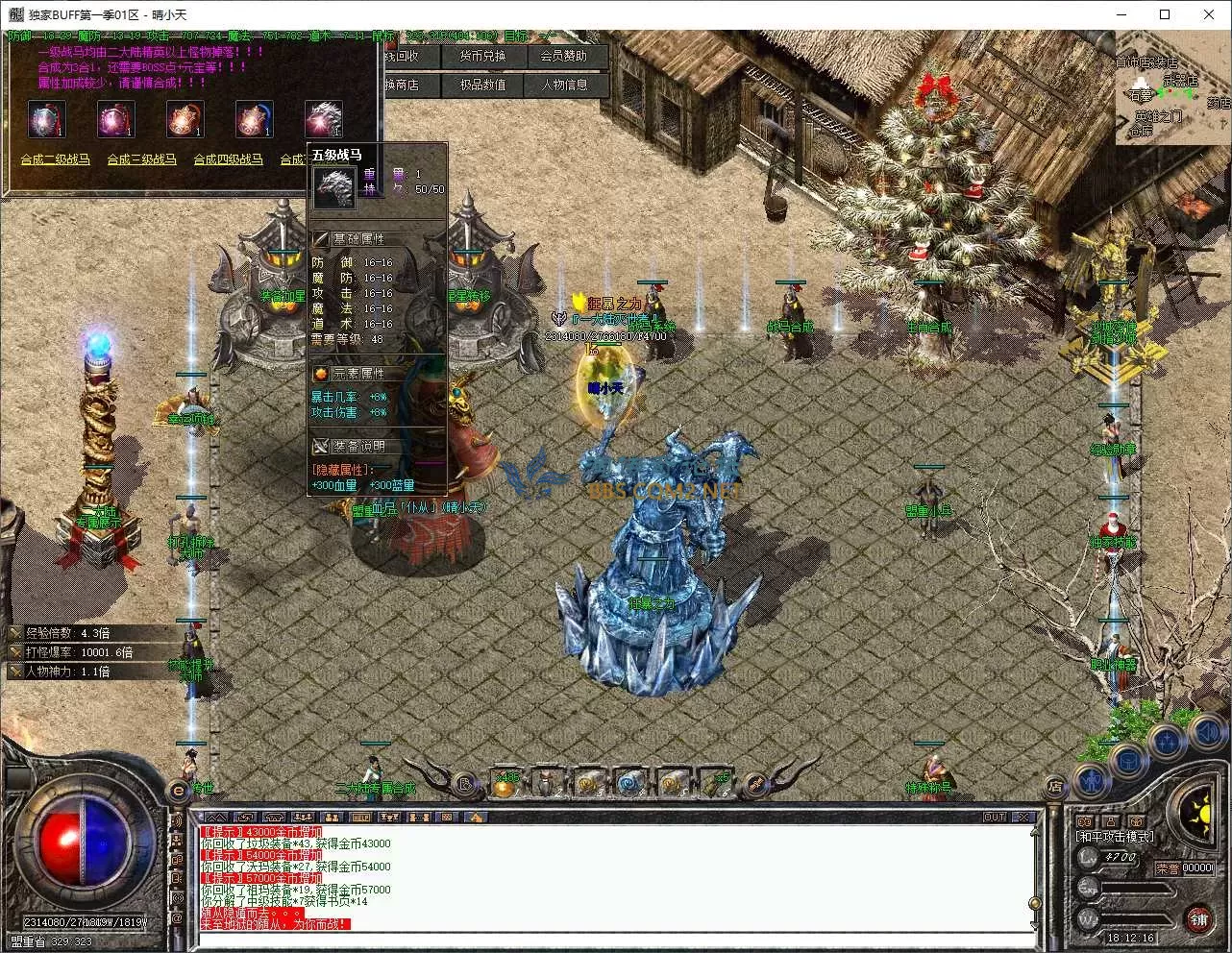1232x953 pixels.
Task: Select the silver dragon-head warhorse item icon
Action: point(323,119)
